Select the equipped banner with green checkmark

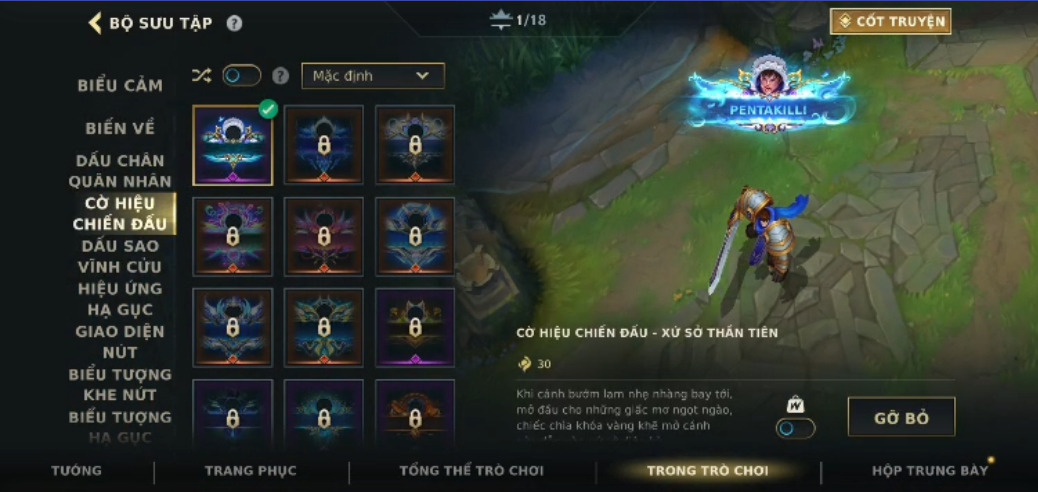pyautogui.click(x=232, y=145)
